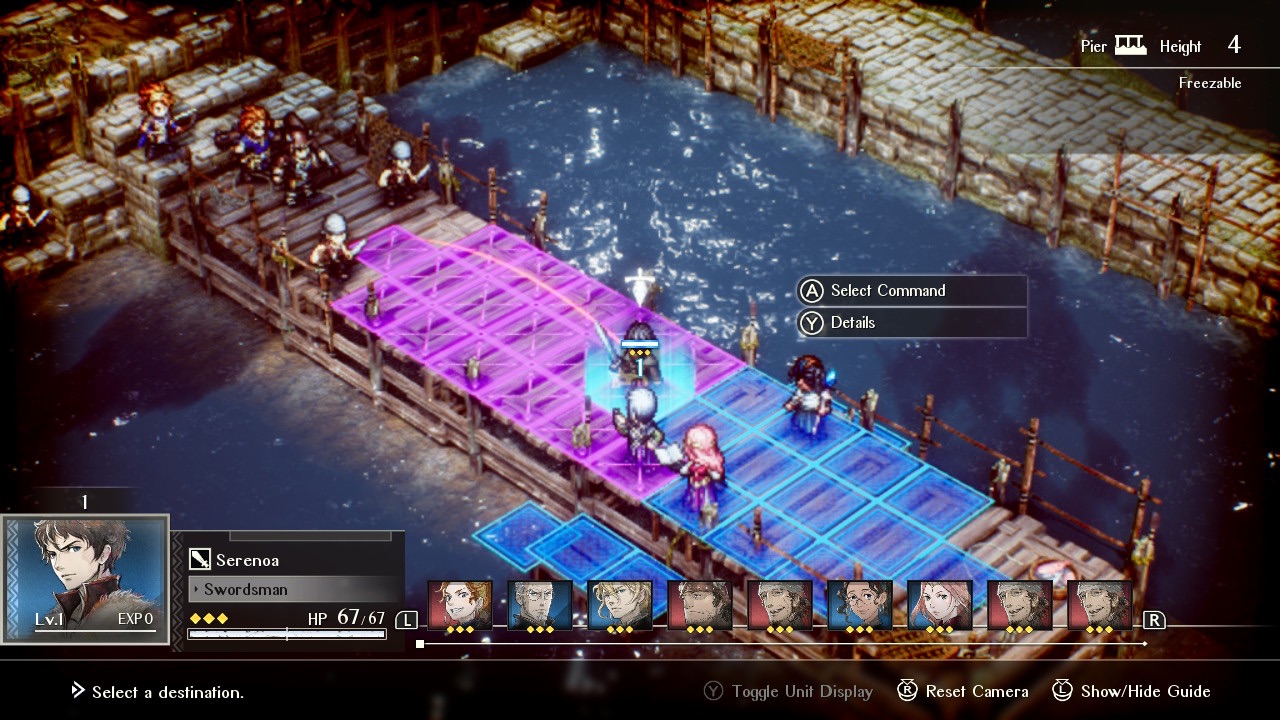The width and height of the screenshot is (1280, 720).
Task: Click Serenoa's HP bar
Action: click(x=287, y=634)
